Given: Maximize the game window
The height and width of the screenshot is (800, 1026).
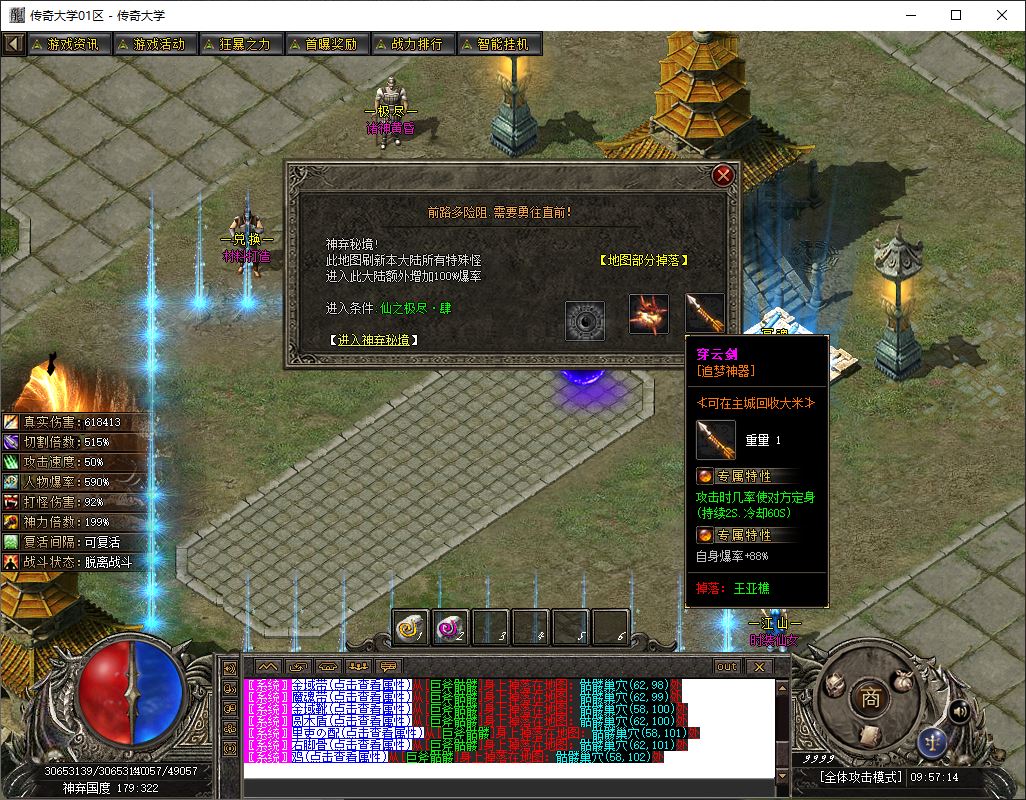Looking at the screenshot, I should [956, 15].
